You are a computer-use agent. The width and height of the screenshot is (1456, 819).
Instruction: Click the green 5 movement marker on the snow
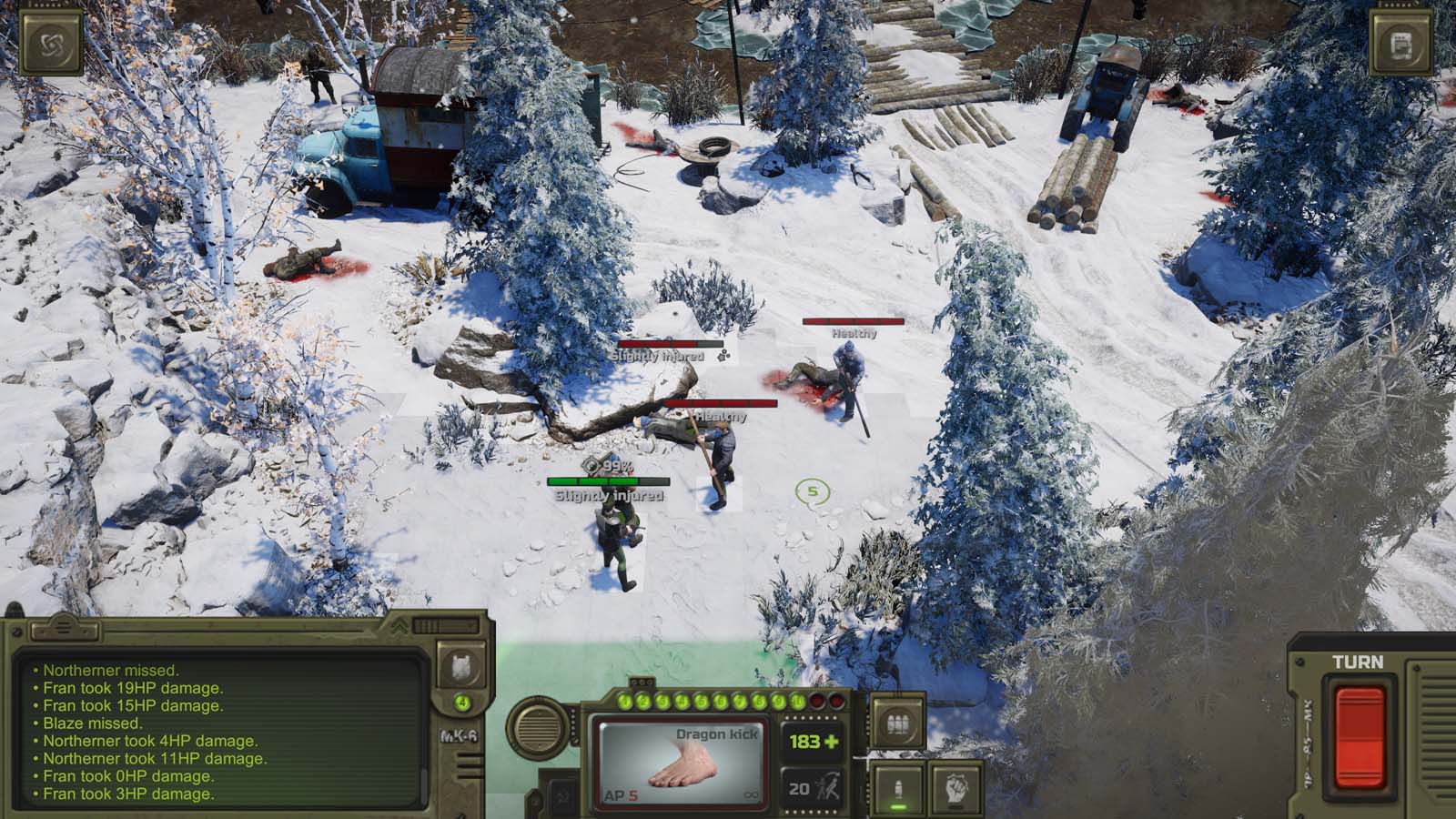click(813, 490)
